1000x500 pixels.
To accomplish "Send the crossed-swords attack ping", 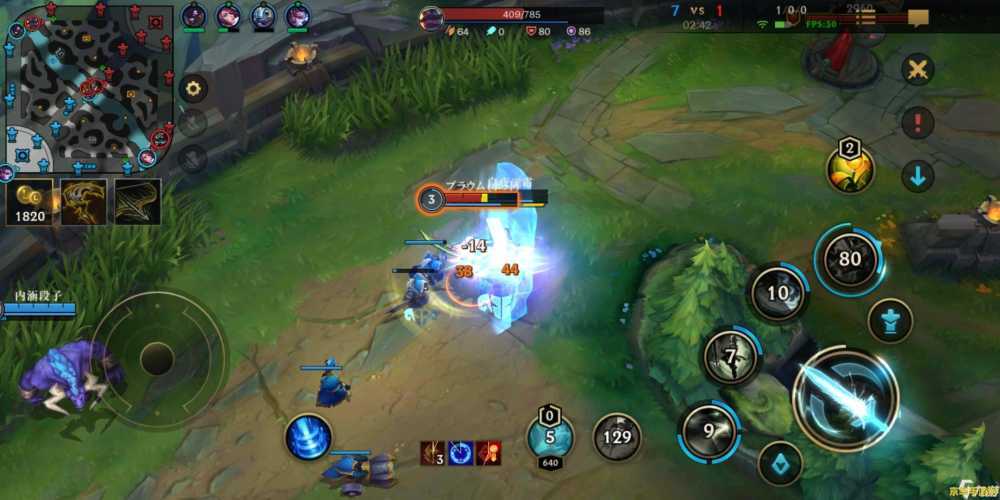I will point(917,69).
